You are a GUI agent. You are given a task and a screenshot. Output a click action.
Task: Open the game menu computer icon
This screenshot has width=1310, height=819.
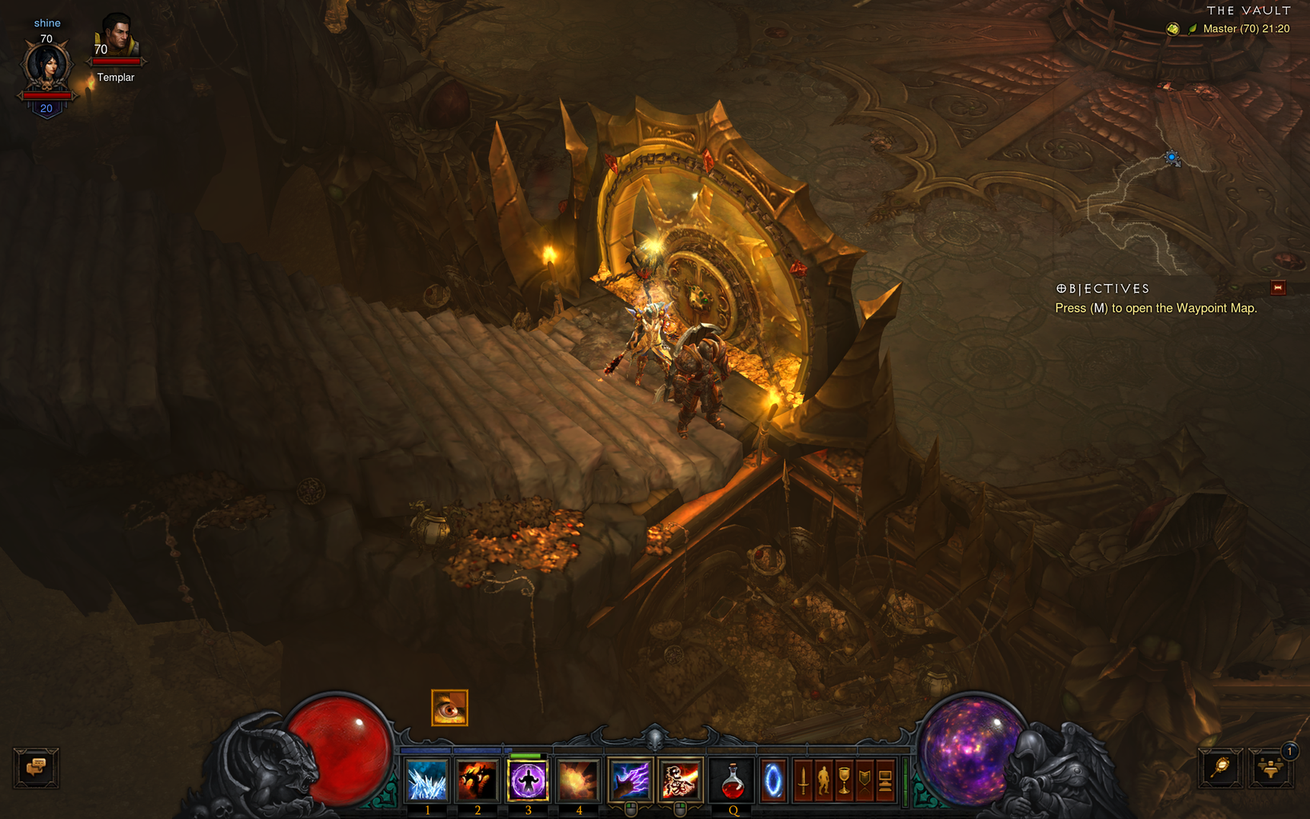point(885,780)
